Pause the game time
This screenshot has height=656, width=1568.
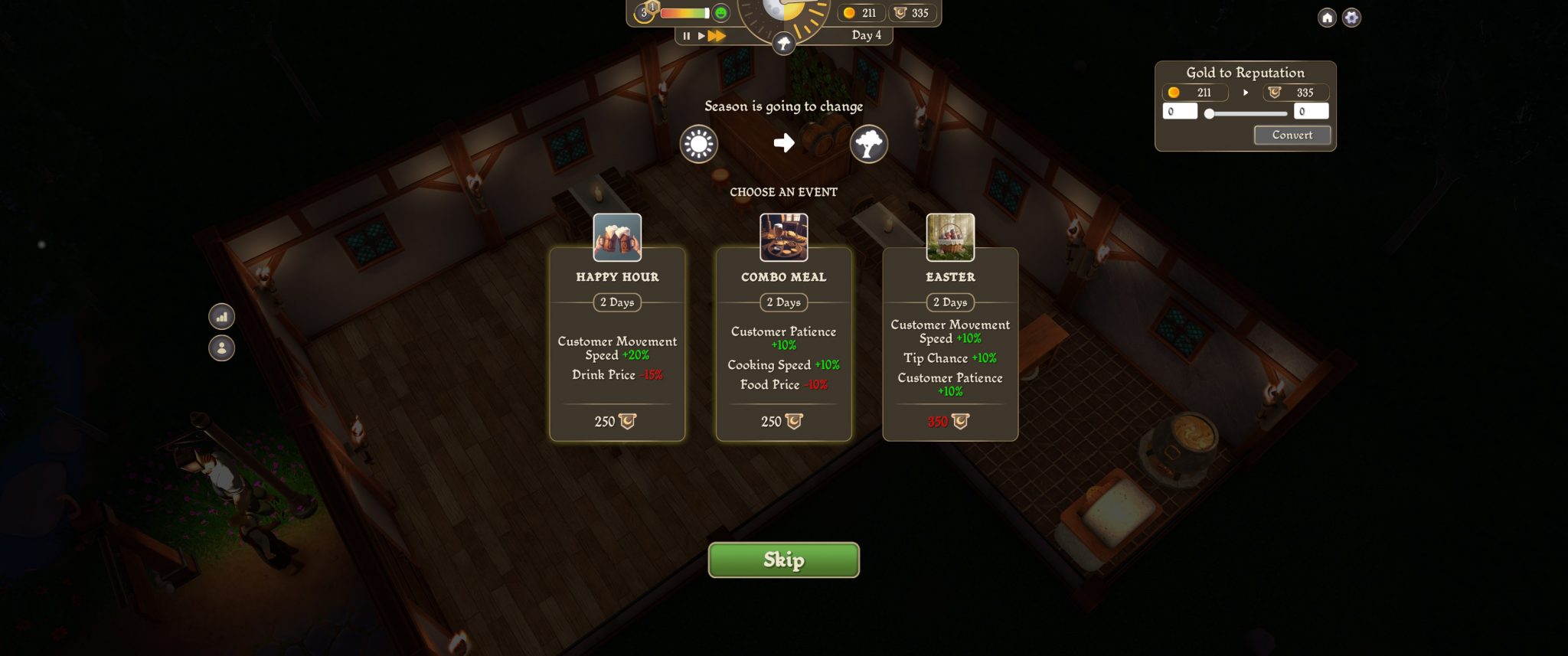click(686, 36)
